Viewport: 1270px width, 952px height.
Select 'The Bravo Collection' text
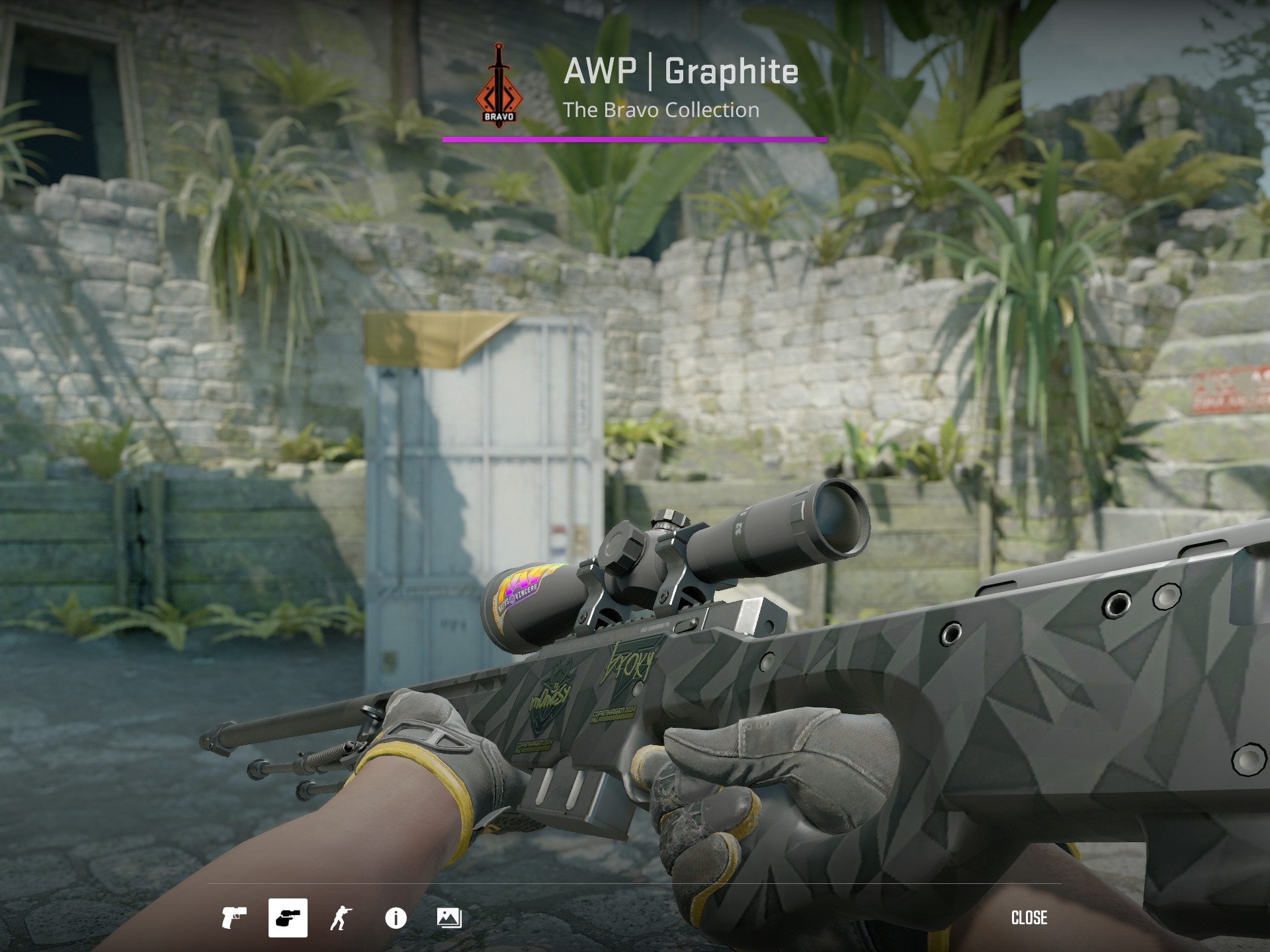point(661,111)
